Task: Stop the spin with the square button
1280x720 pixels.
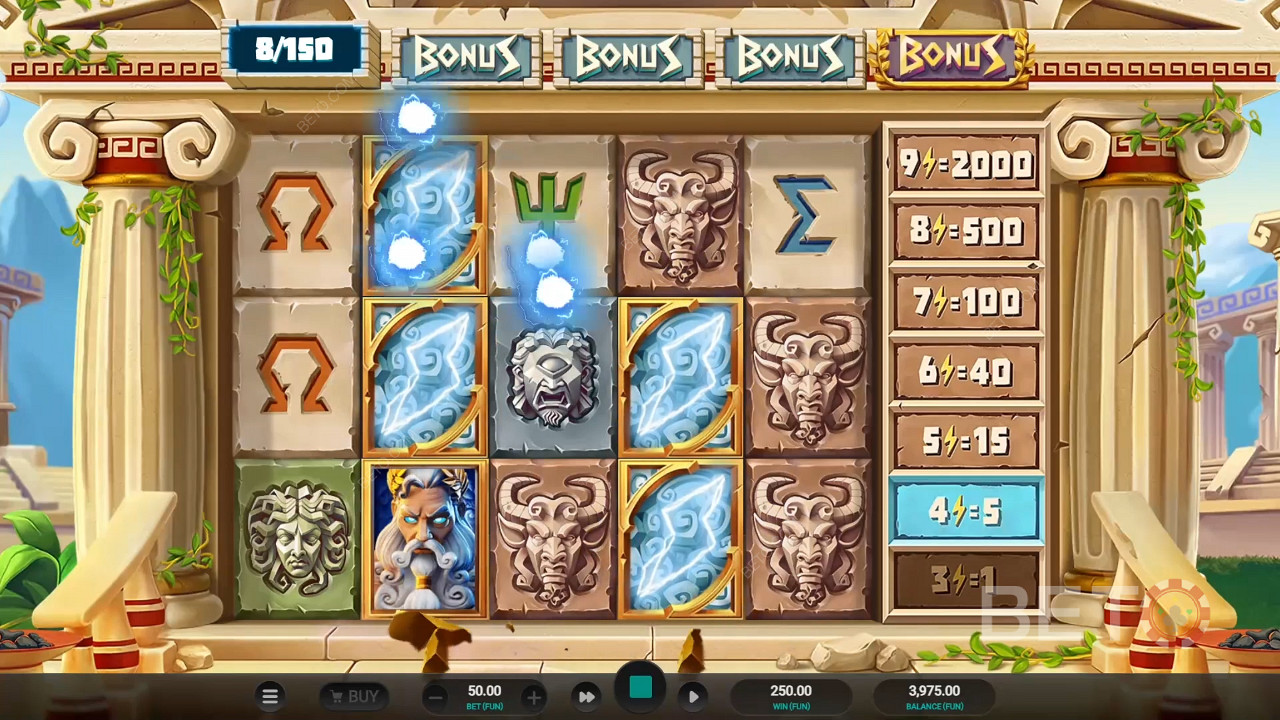Action: click(x=641, y=688)
